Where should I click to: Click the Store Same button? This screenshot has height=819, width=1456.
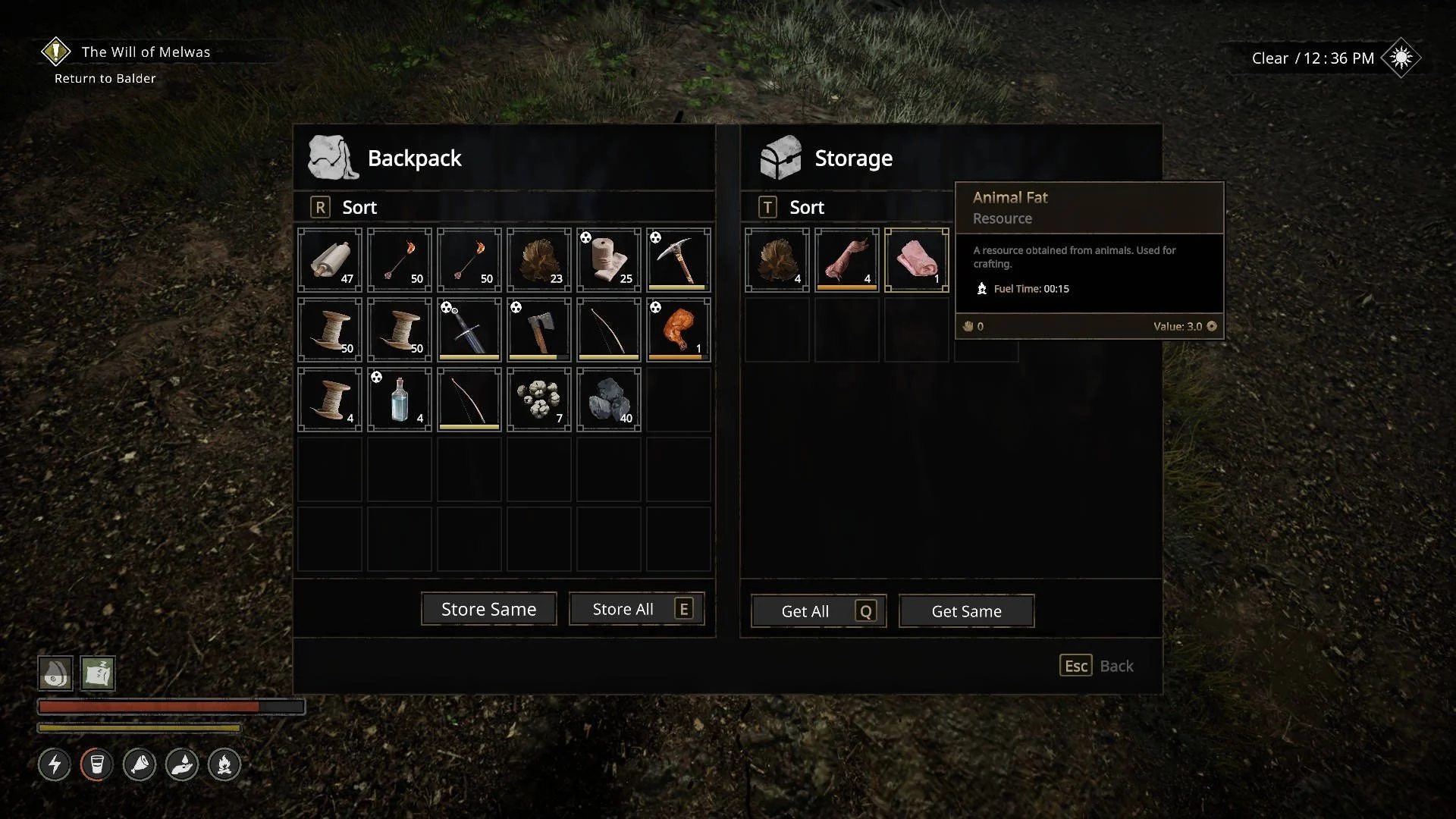(x=488, y=609)
